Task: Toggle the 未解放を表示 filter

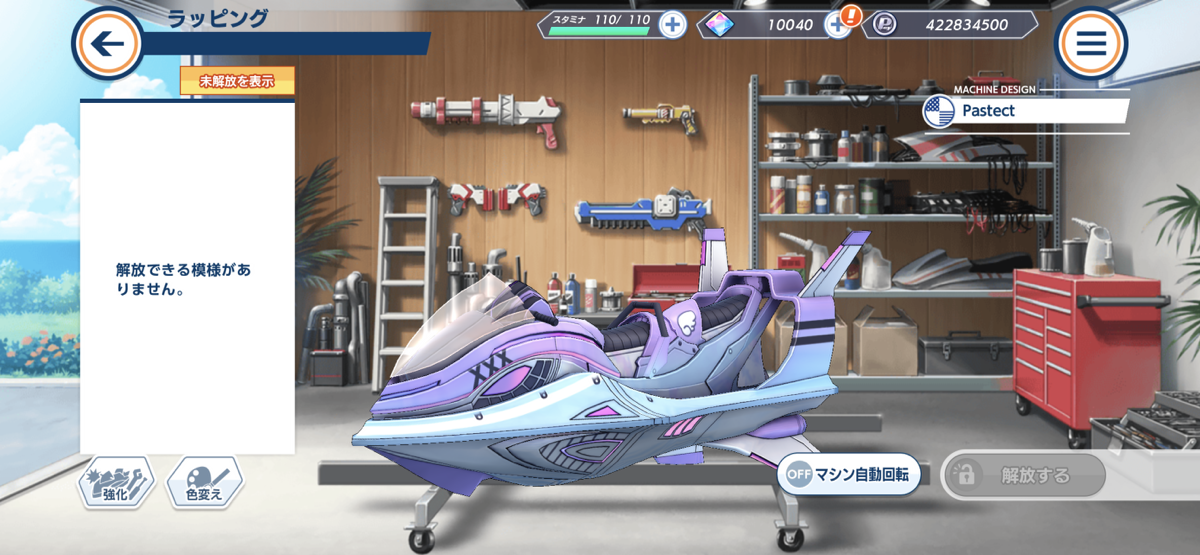Action: tap(237, 81)
